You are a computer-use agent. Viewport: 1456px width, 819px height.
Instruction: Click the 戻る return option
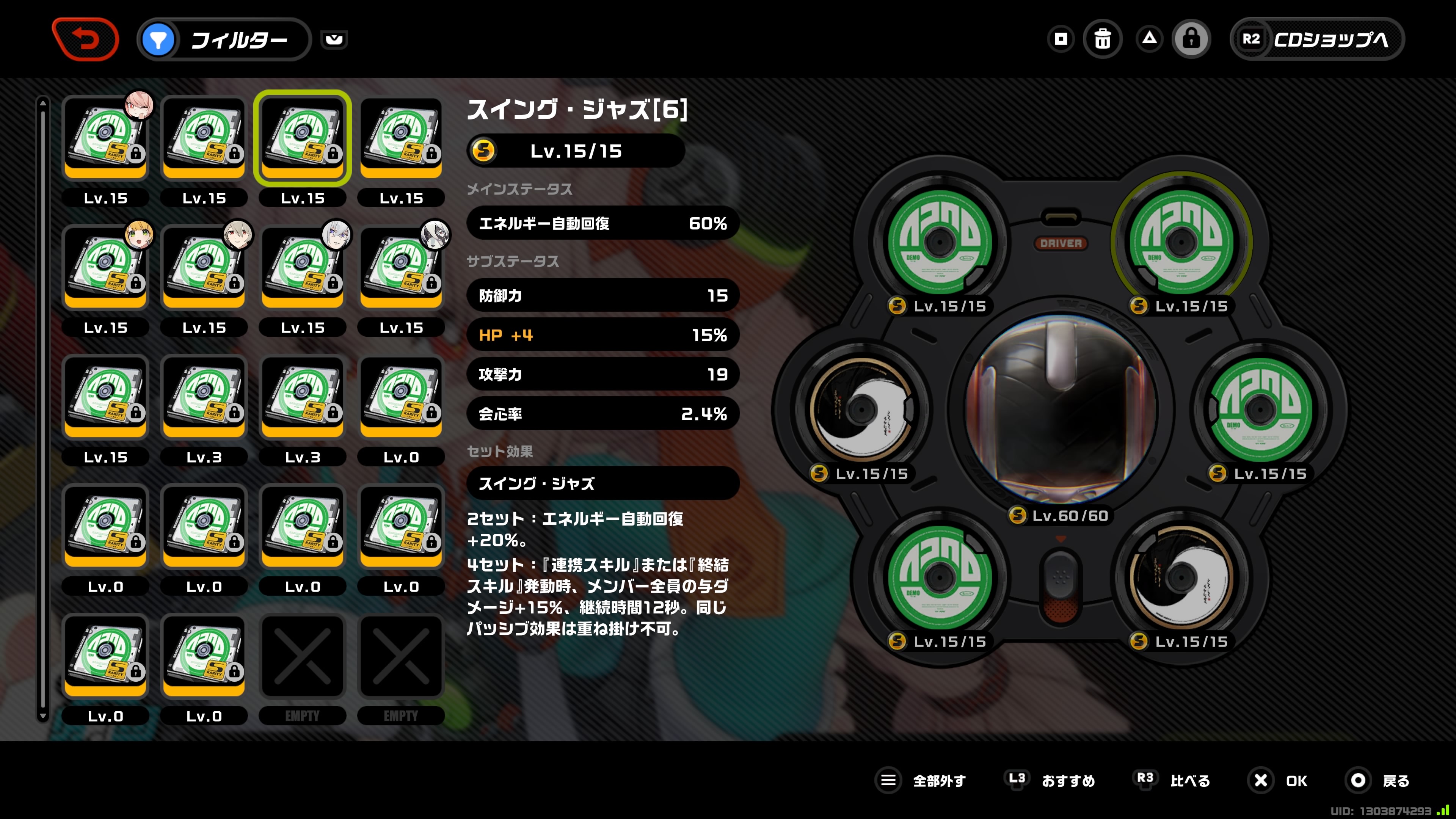click(1379, 781)
